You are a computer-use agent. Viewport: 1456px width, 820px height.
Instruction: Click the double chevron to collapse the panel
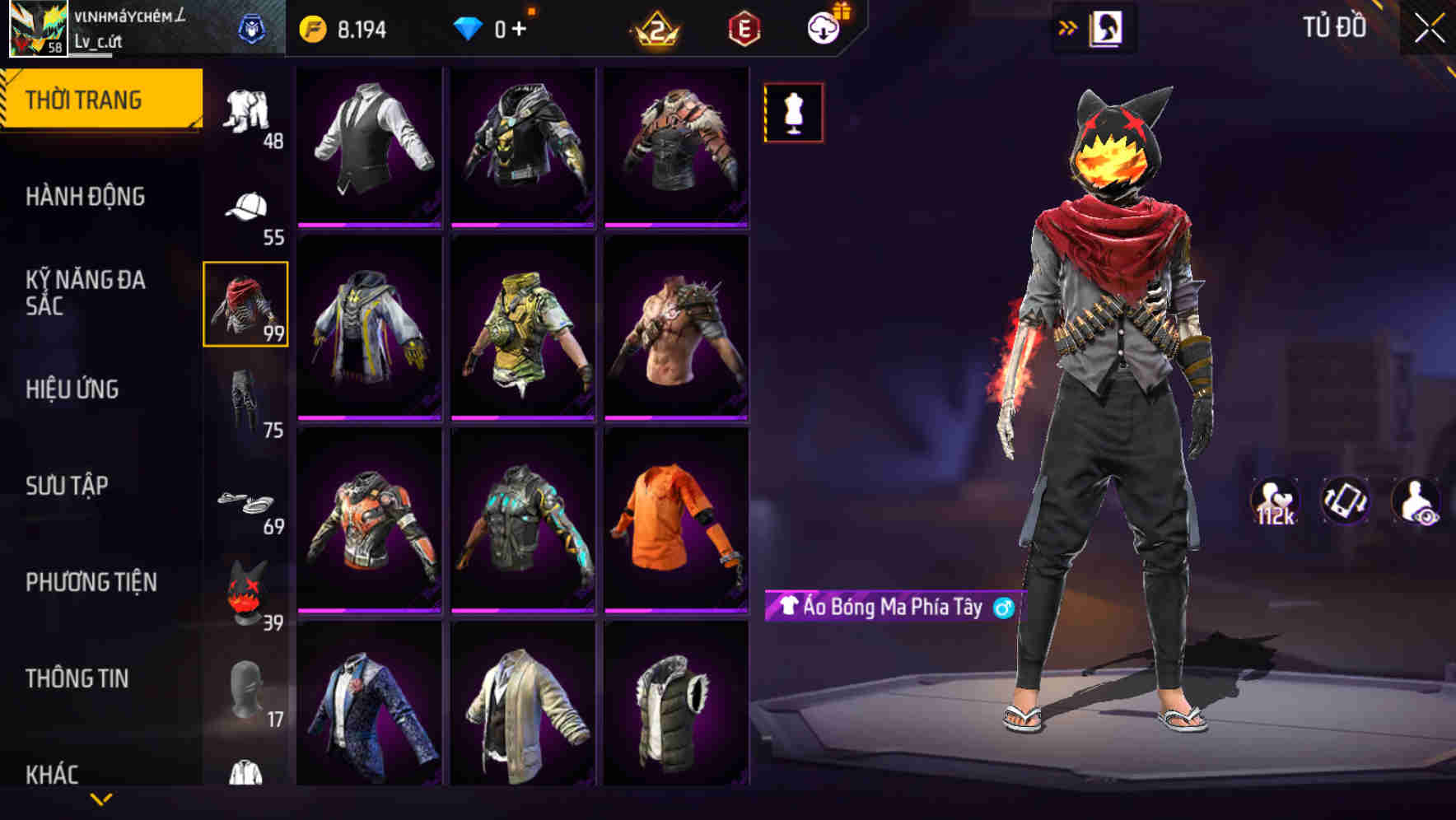[x=1066, y=27]
